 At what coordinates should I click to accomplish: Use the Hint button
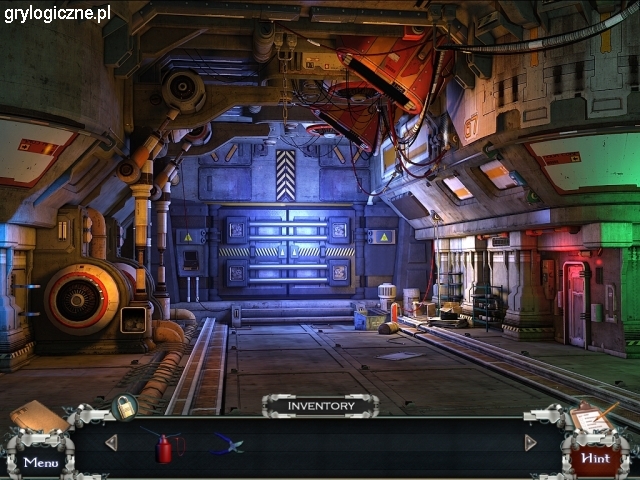(595, 458)
